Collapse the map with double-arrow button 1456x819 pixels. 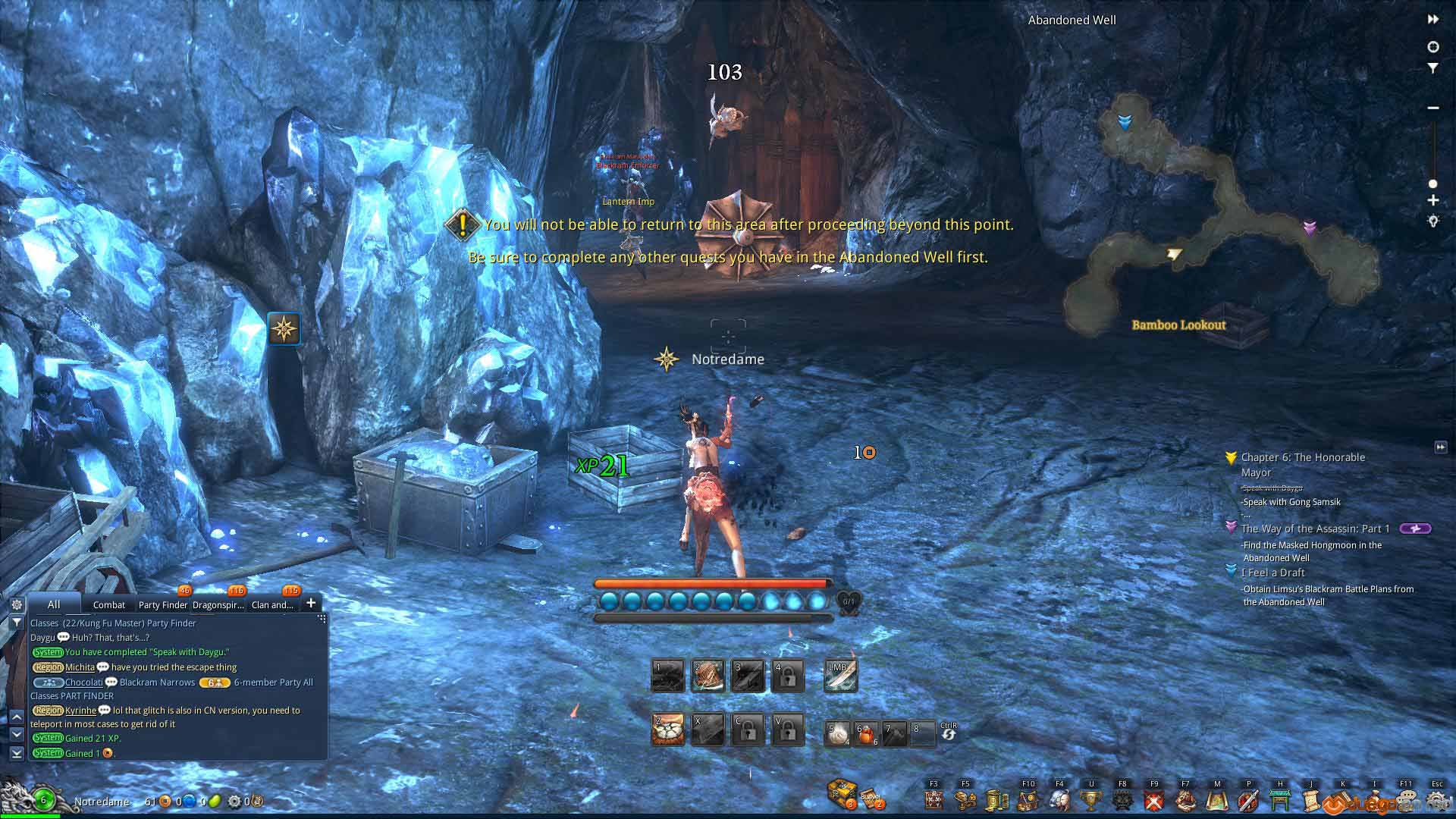(1433, 20)
